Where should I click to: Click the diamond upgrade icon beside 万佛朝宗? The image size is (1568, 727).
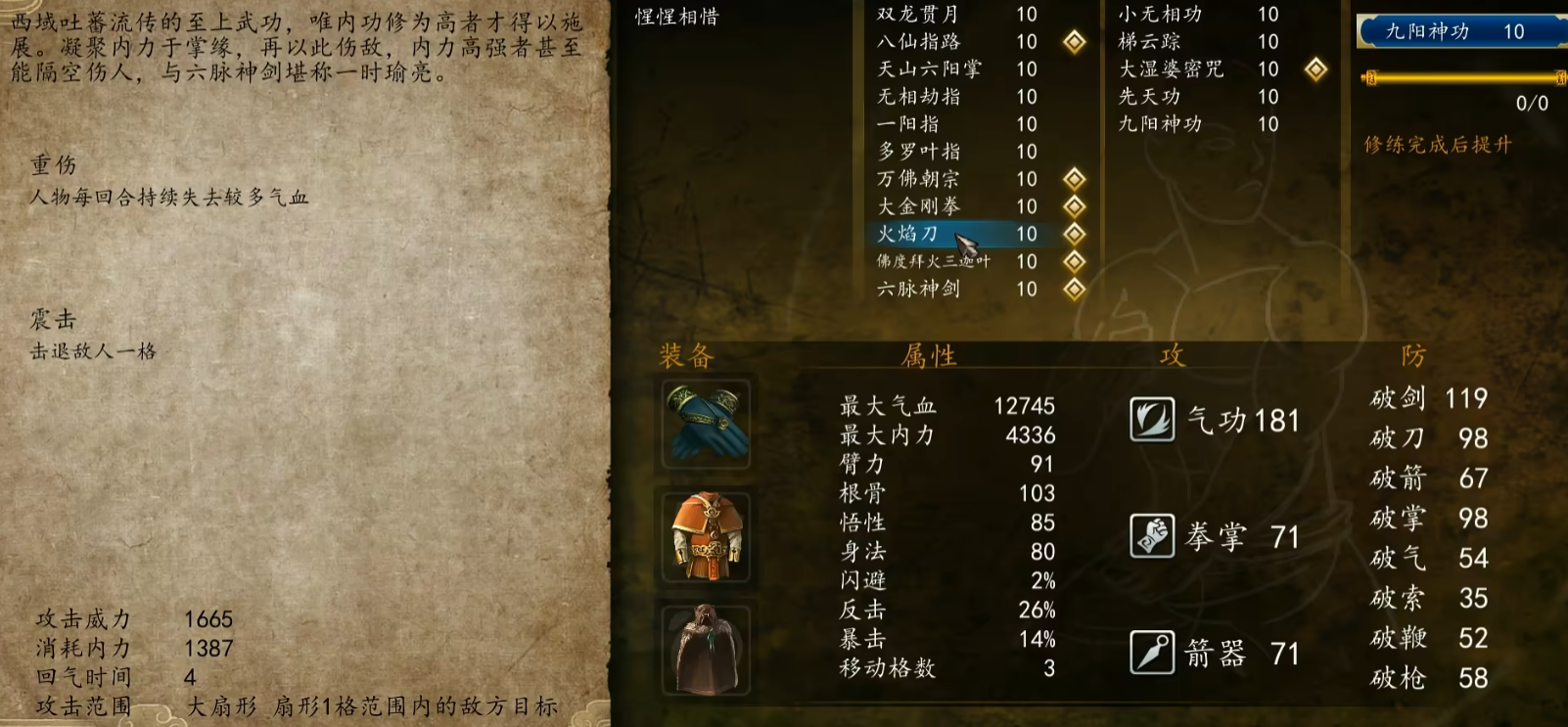tap(1075, 180)
